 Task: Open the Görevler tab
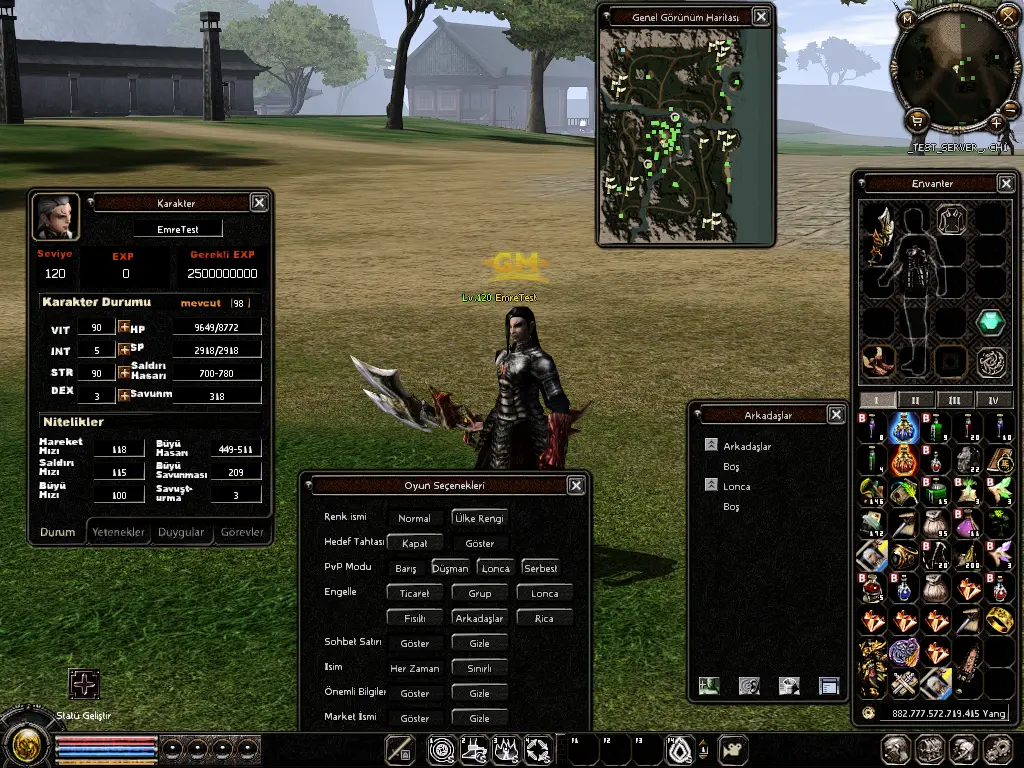click(242, 533)
